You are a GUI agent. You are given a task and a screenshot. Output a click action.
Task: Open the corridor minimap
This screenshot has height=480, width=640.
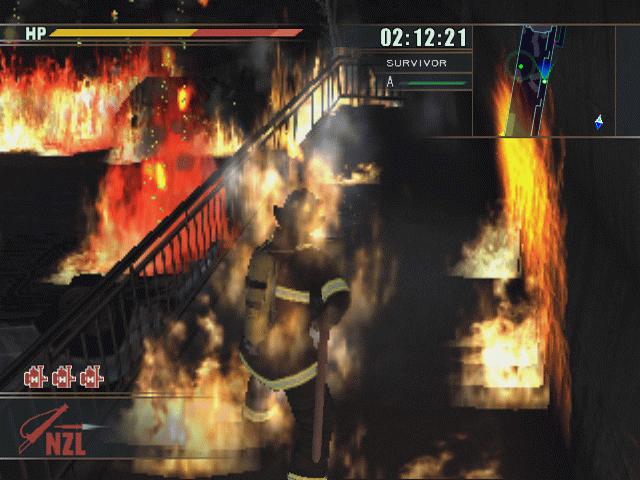pyautogui.click(x=529, y=80)
